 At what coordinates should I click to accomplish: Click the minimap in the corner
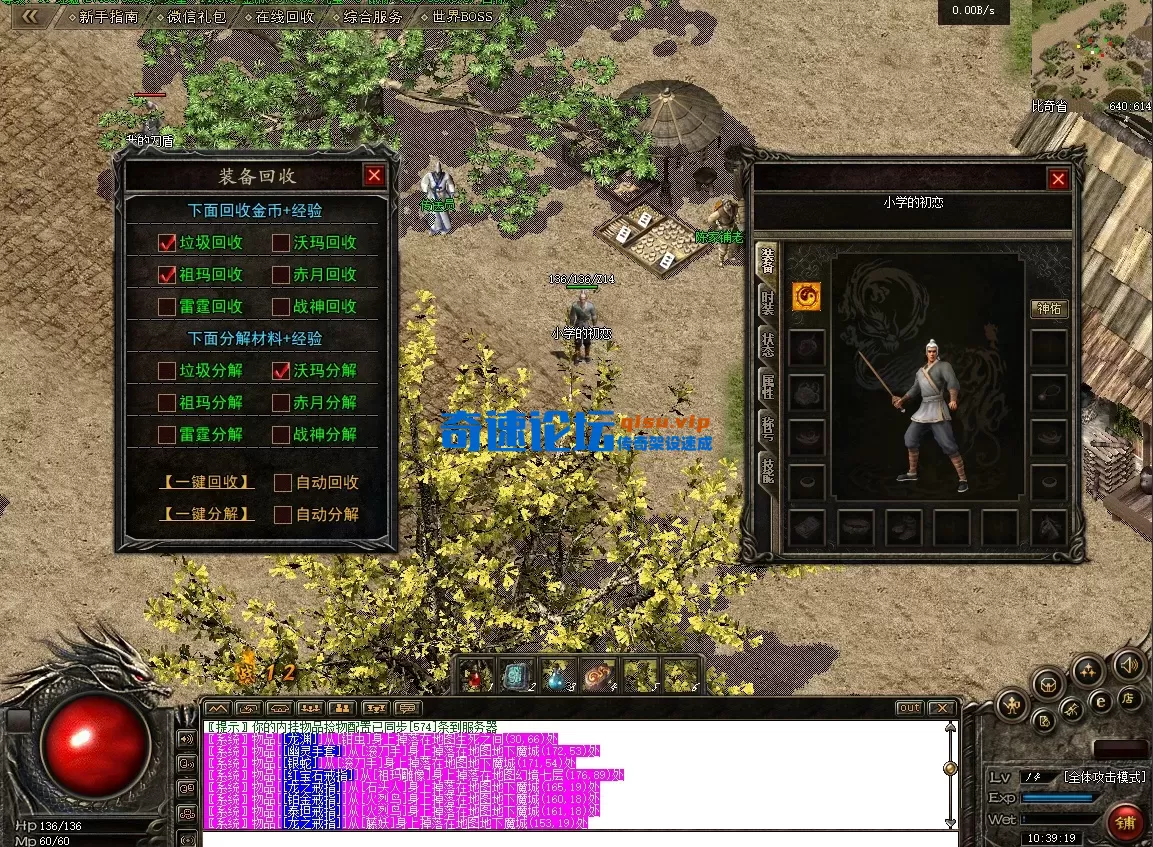click(x=1090, y=50)
